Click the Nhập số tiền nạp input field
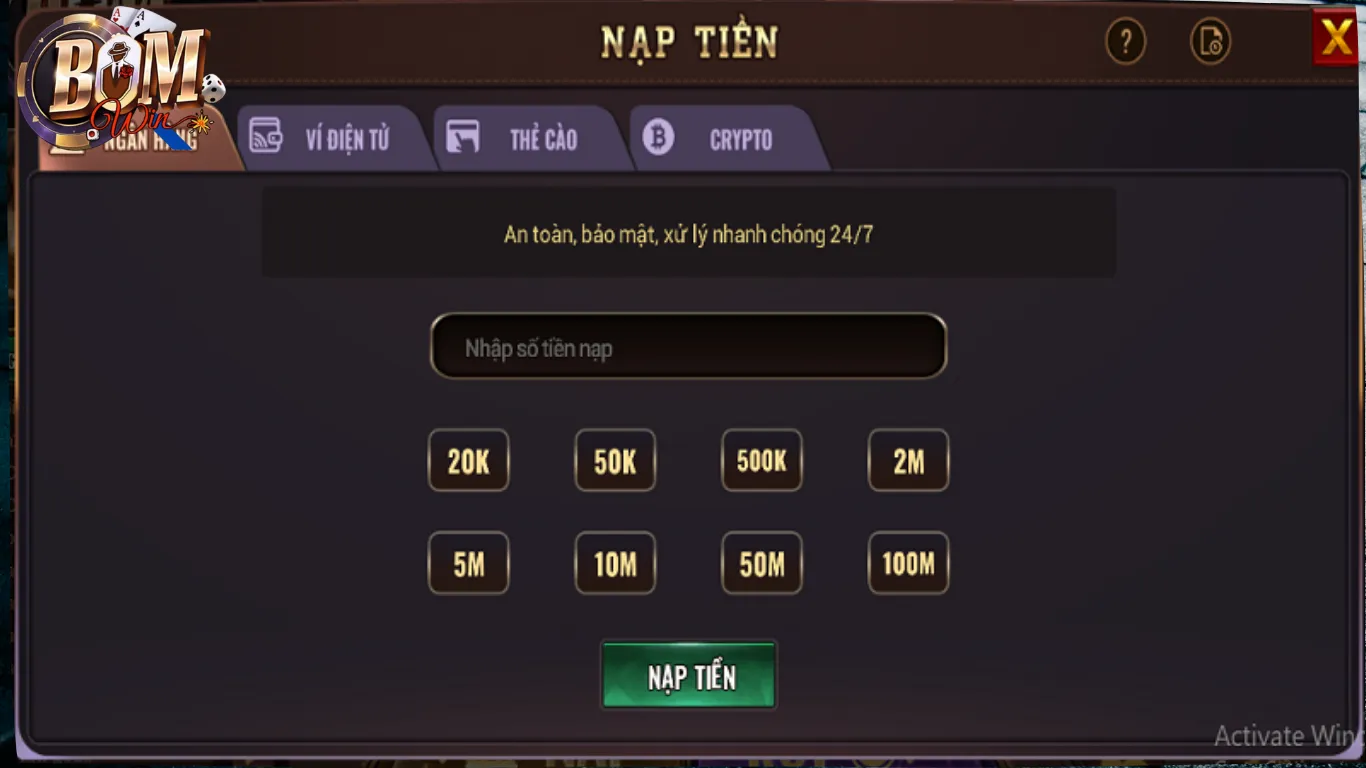 click(x=688, y=347)
